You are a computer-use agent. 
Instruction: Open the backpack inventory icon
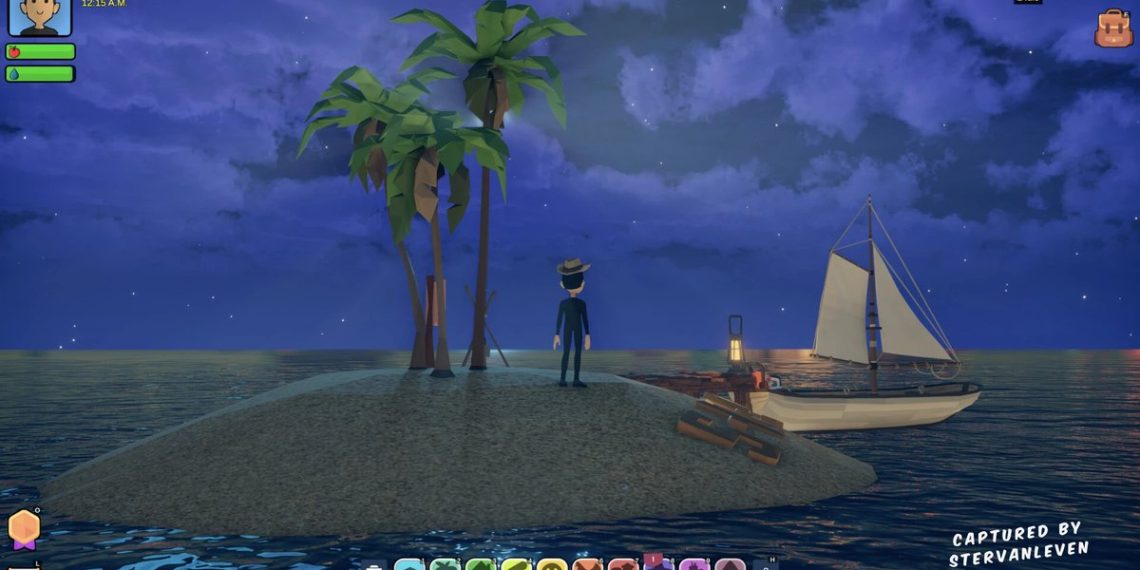(x=1113, y=29)
